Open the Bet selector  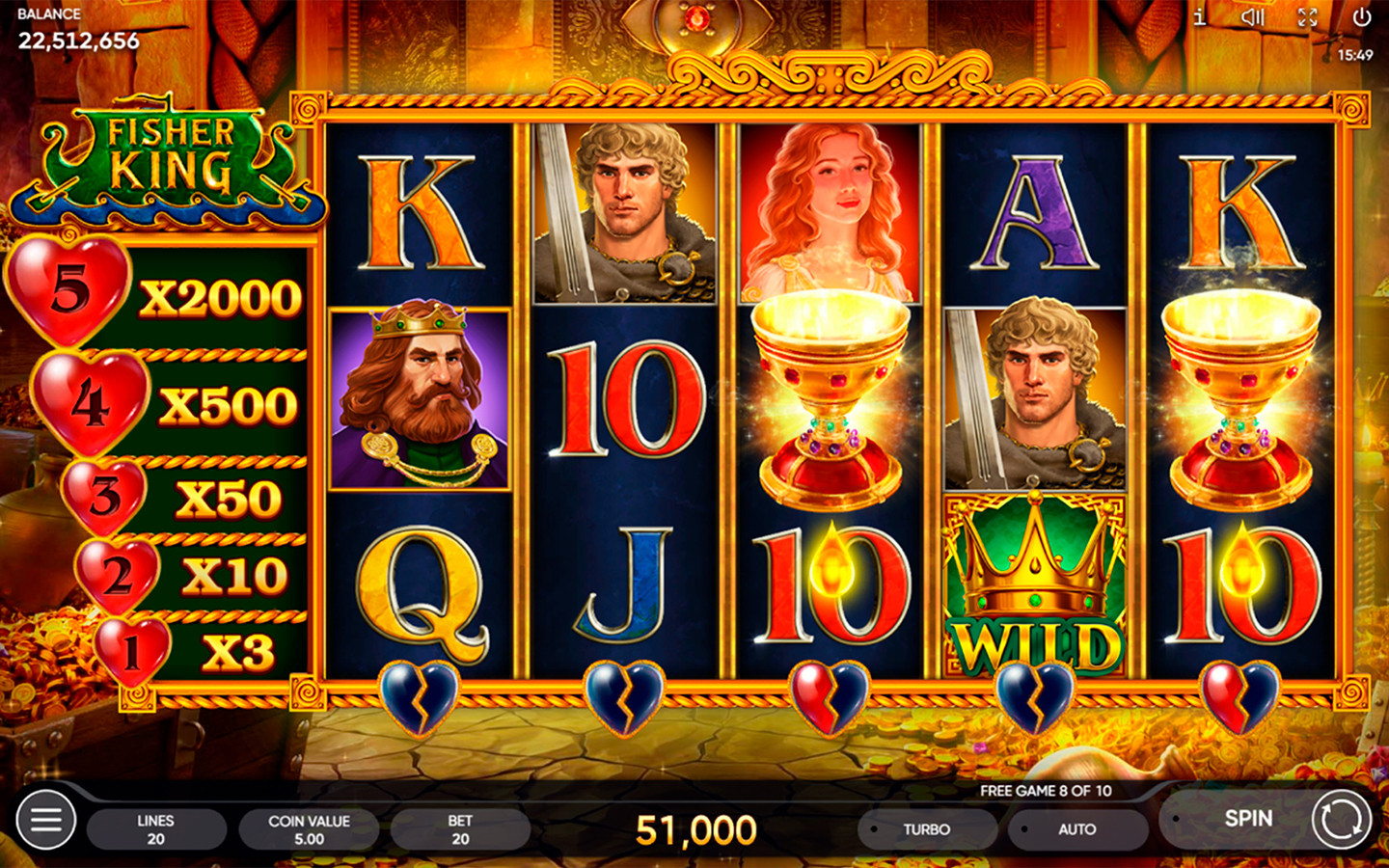pos(460,829)
